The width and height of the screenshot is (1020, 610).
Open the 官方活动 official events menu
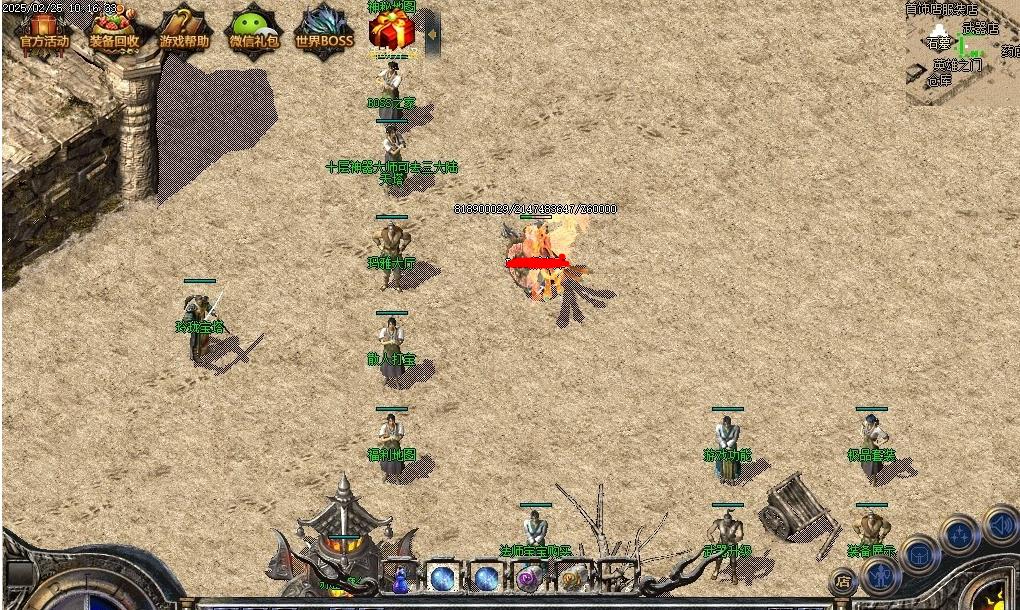(44, 31)
